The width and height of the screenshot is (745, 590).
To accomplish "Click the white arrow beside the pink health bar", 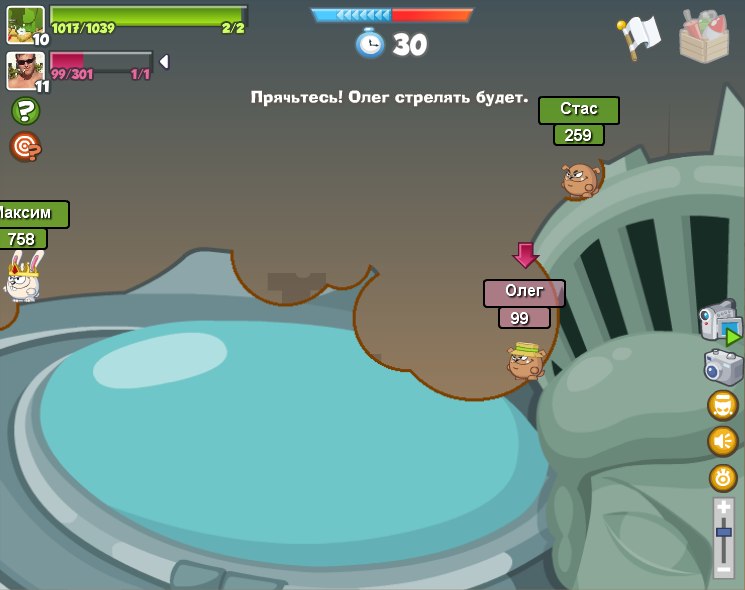I will pos(164,62).
